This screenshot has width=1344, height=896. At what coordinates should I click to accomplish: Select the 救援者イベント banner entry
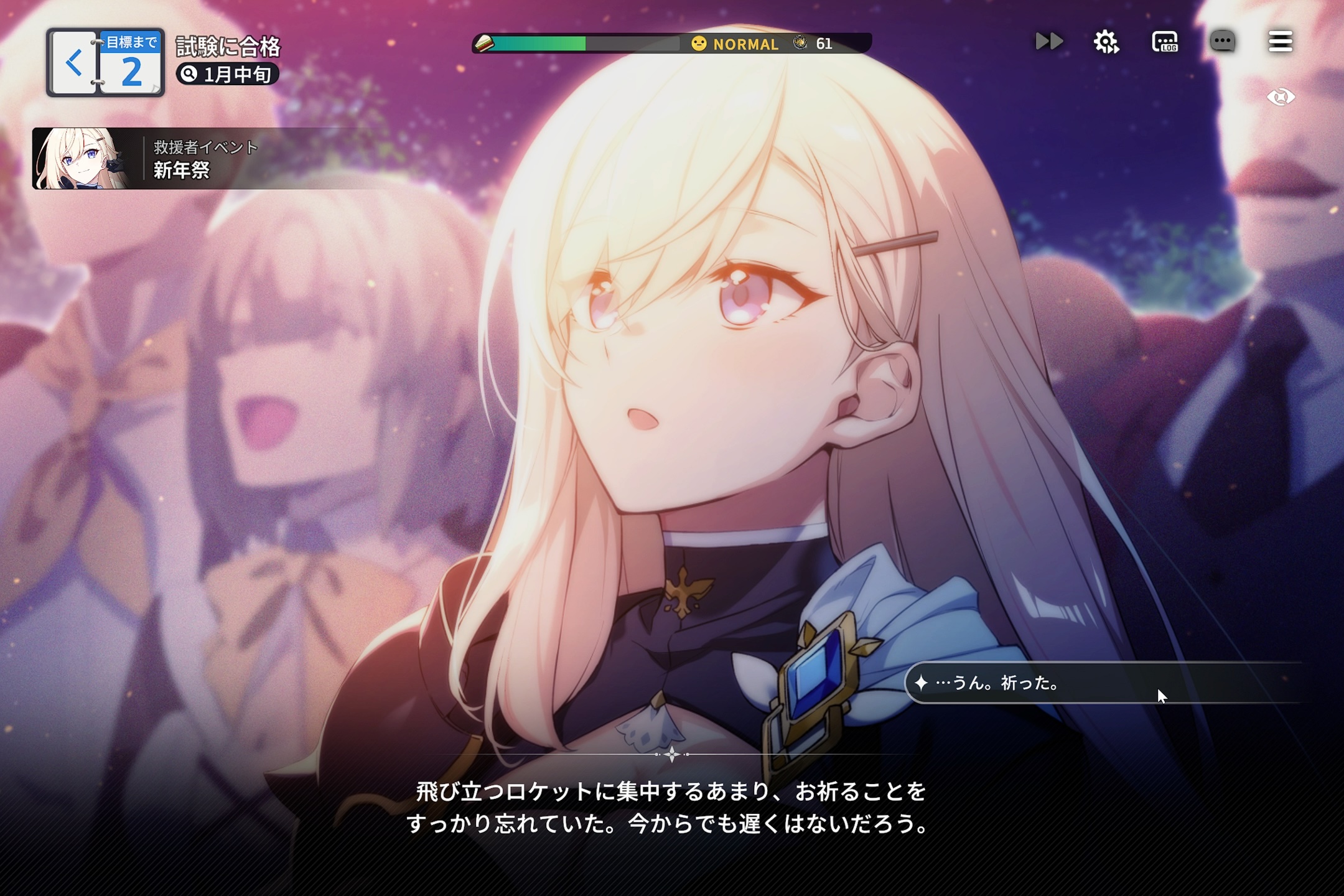click(x=205, y=147)
